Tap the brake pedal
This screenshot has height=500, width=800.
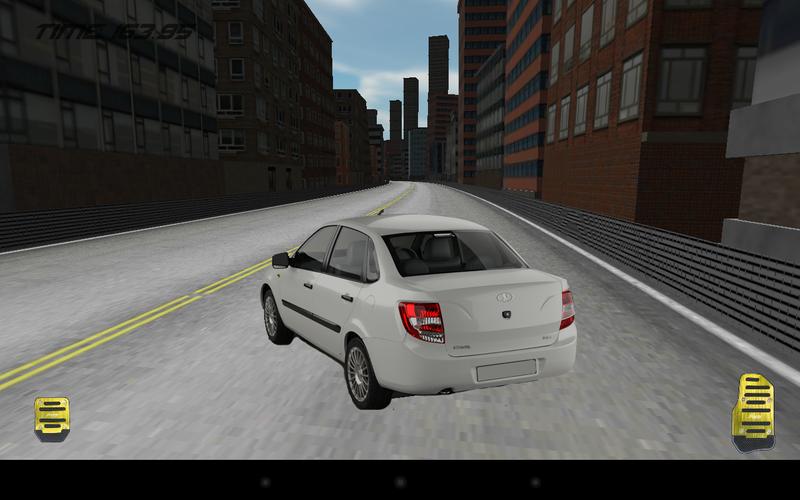(x=51, y=417)
